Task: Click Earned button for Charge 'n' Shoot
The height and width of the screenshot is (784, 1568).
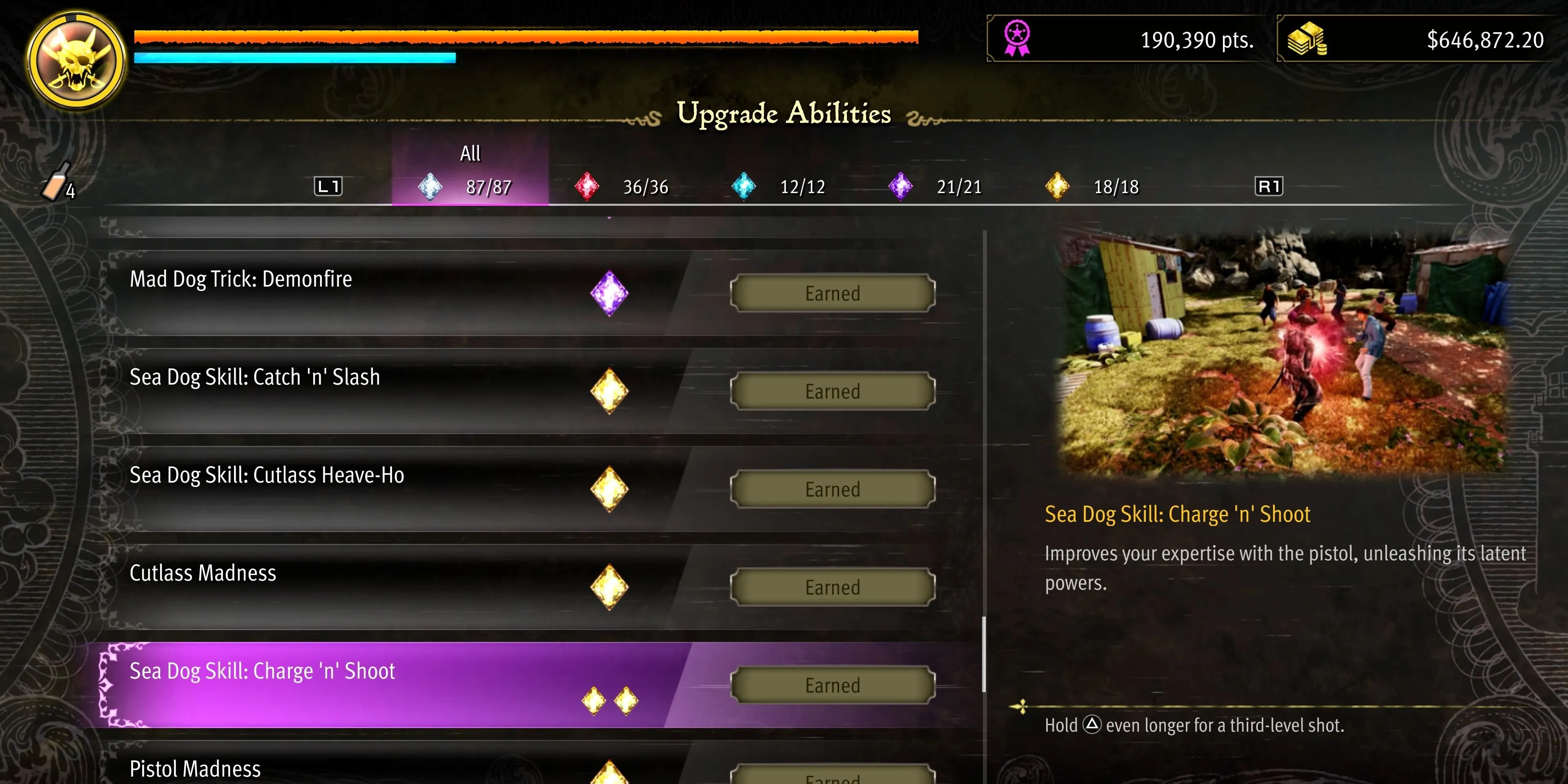Action: tap(832, 686)
